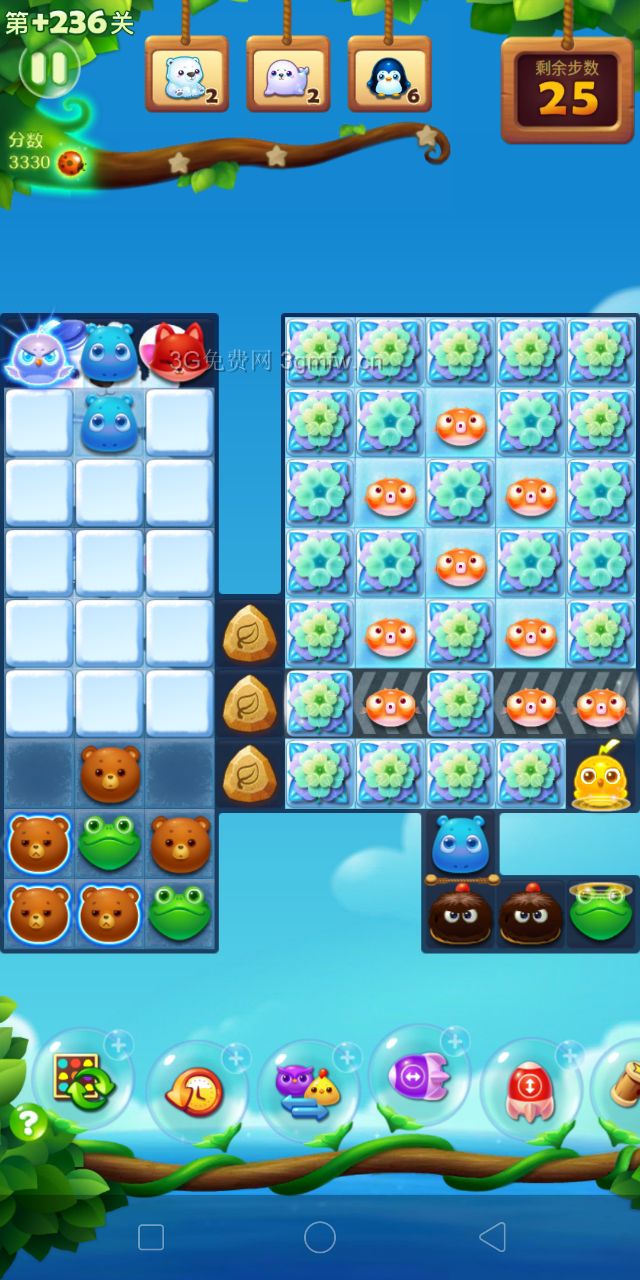
Task: Tap the glowing purple owl tile
Action: [38, 356]
